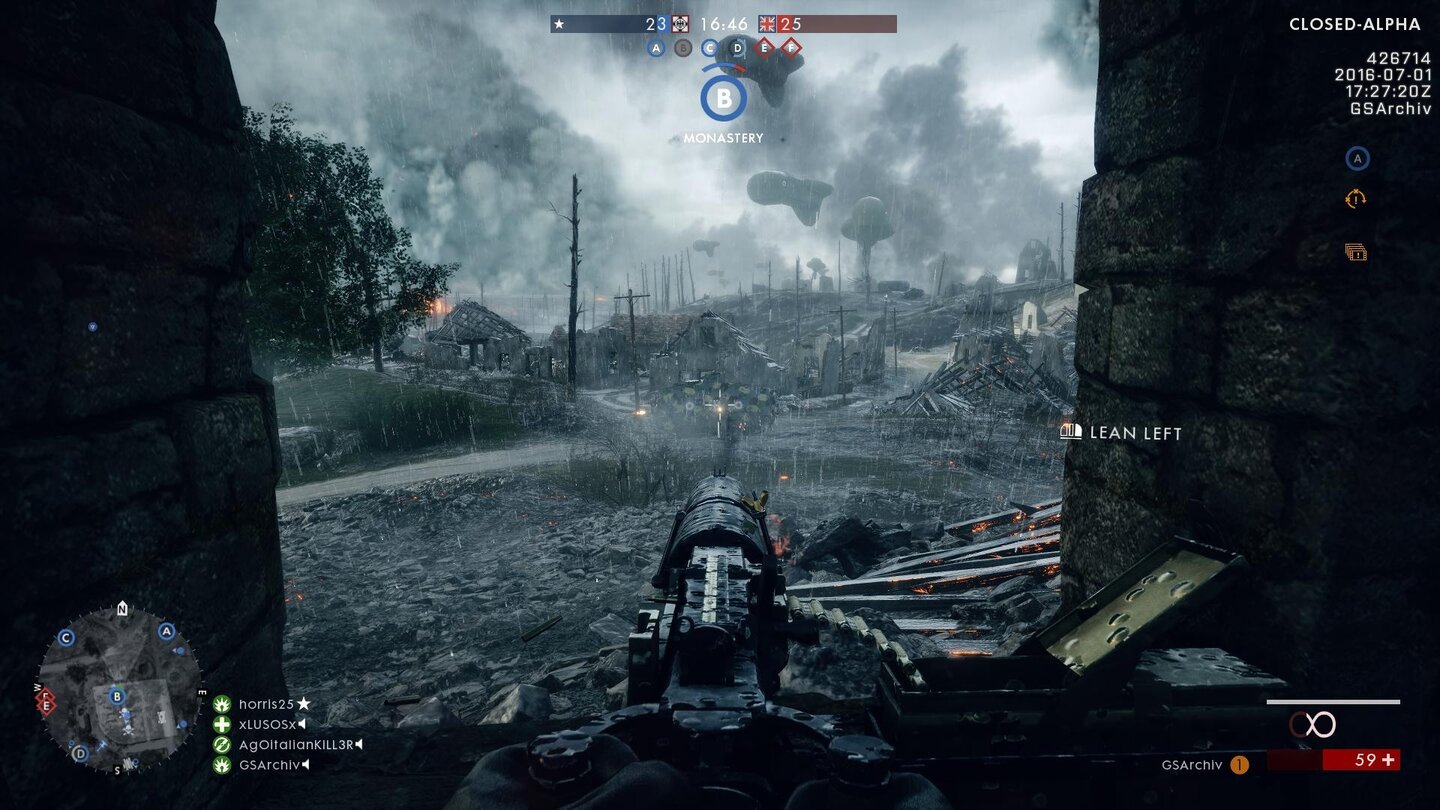The height and width of the screenshot is (810, 1440).
Task: Click objective C in the top flag row
Action: [710, 47]
